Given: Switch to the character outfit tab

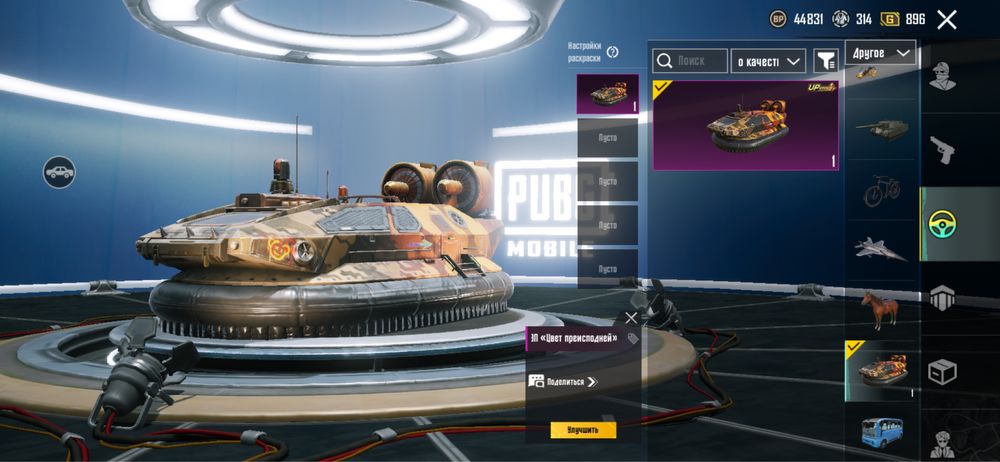Looking at the screenshot, I should (942, 76).
